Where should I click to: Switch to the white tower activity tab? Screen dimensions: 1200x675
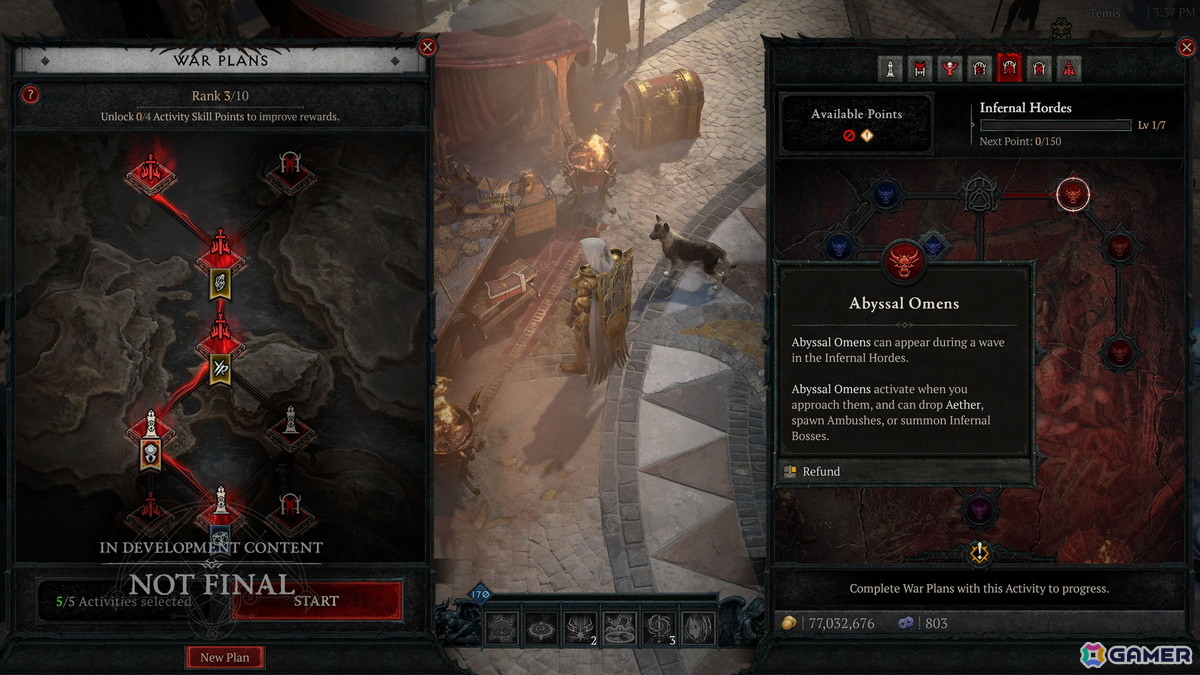(x=890, y=68)
